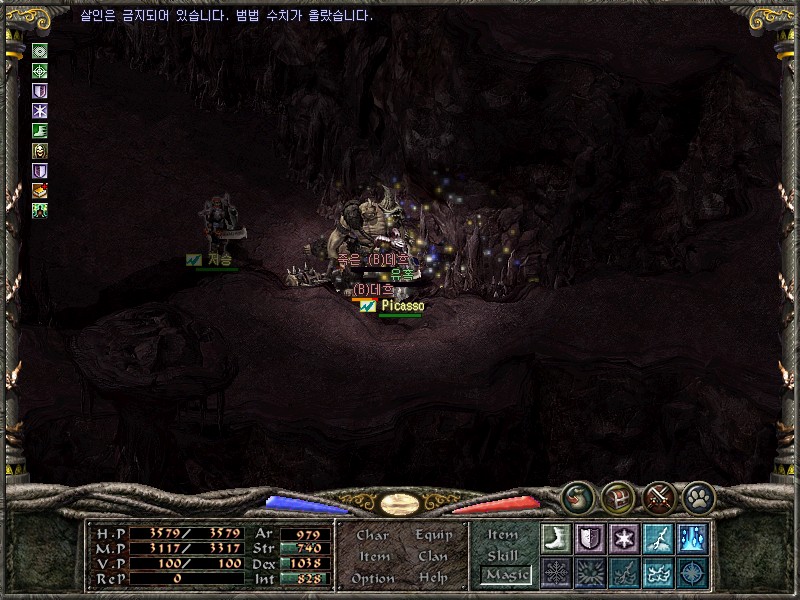Switch to the Skill tab

(503, 555)
